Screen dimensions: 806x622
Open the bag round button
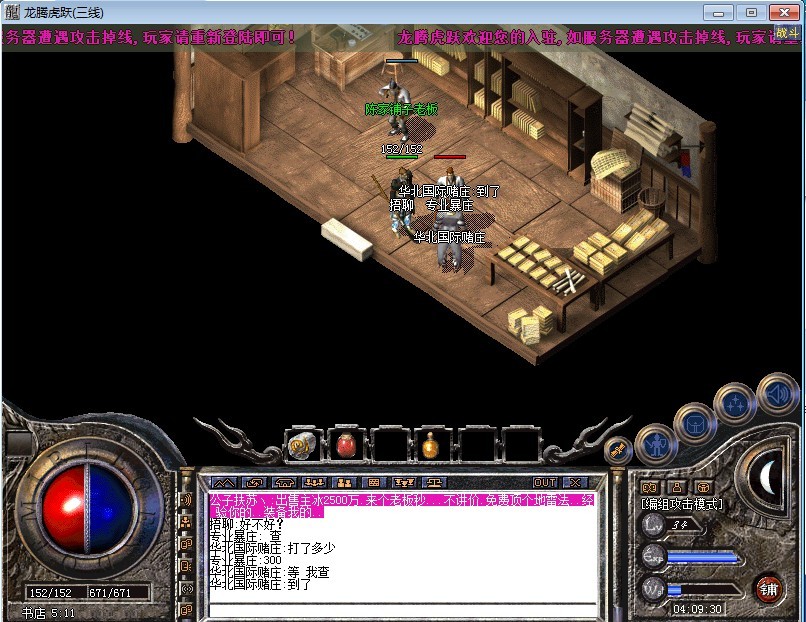click(x=695, y=423)
